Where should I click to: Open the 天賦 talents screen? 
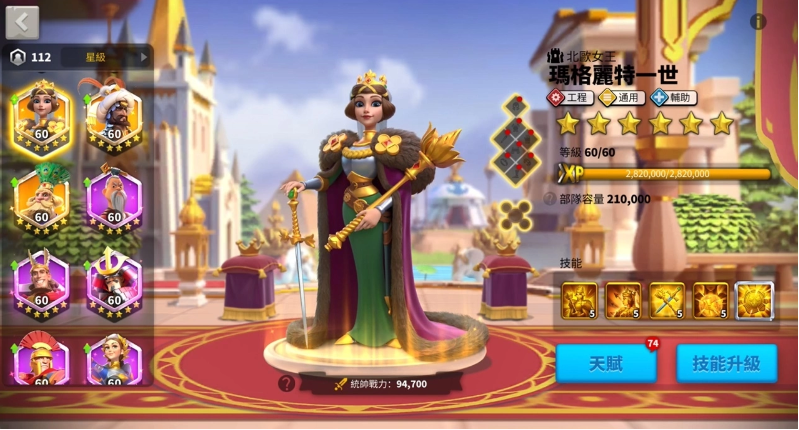coord(606,363)
